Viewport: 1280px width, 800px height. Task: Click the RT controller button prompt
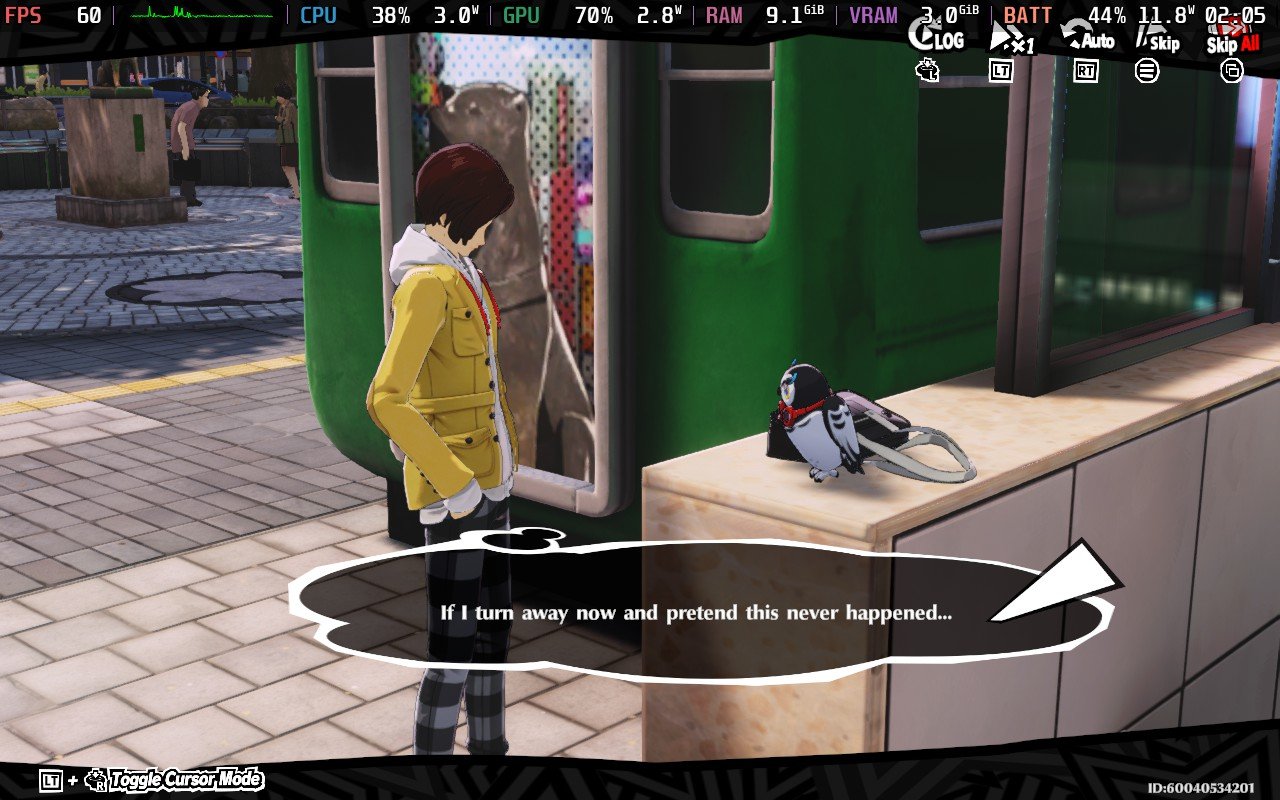(1087, 70)
